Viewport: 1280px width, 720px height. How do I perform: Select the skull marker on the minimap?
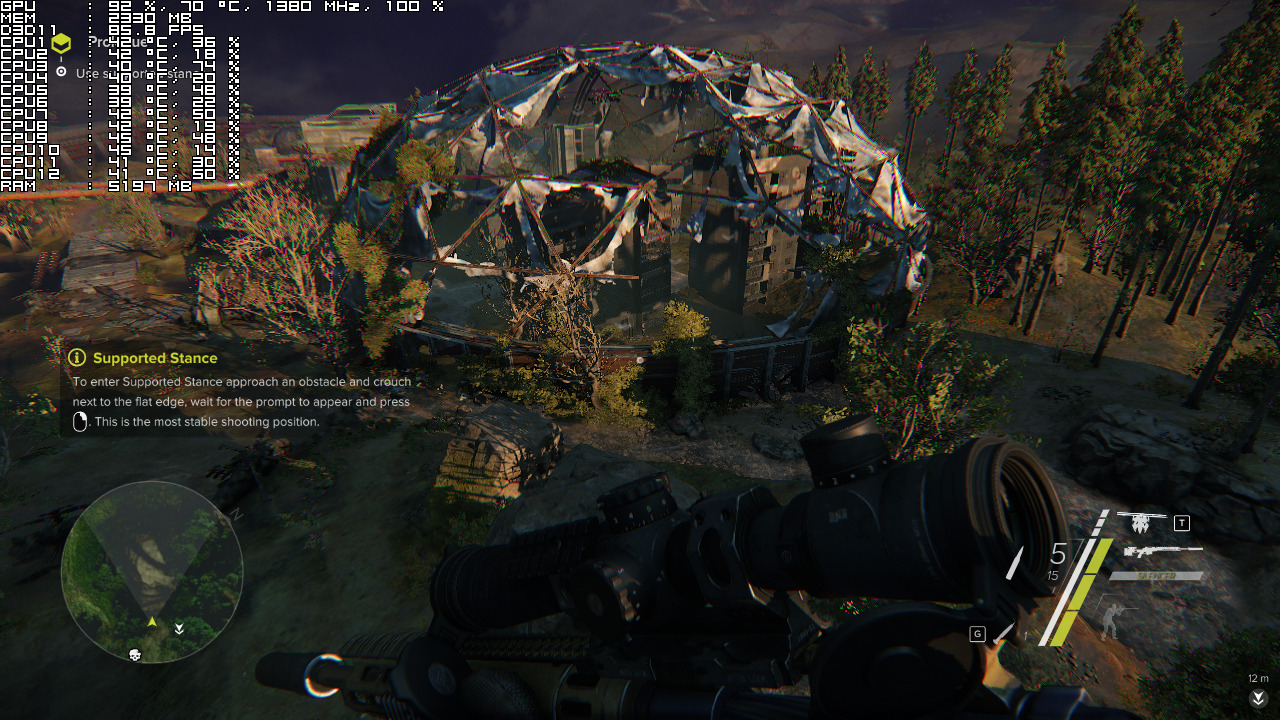pos(135,655)
